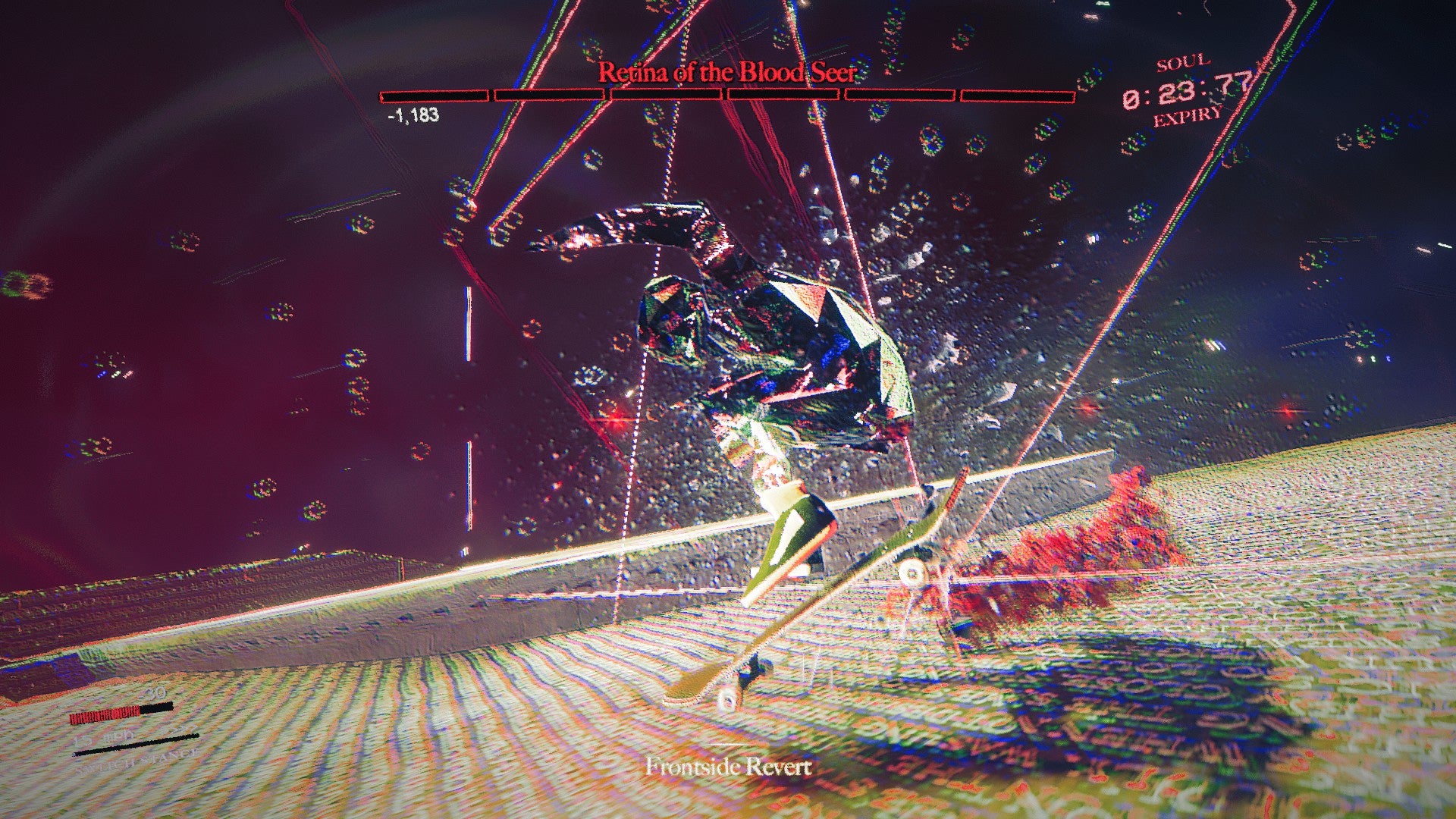The width and height of the screenshot is (1456, 819).
Task: Select the first boss health bar segment
Action: [x=434, y=96]
